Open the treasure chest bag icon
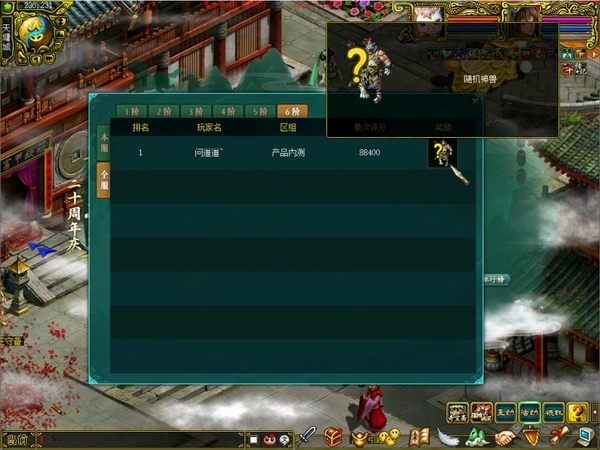This screenshot has height=450, width=600. pyautogui.click(x=333, y=437)
